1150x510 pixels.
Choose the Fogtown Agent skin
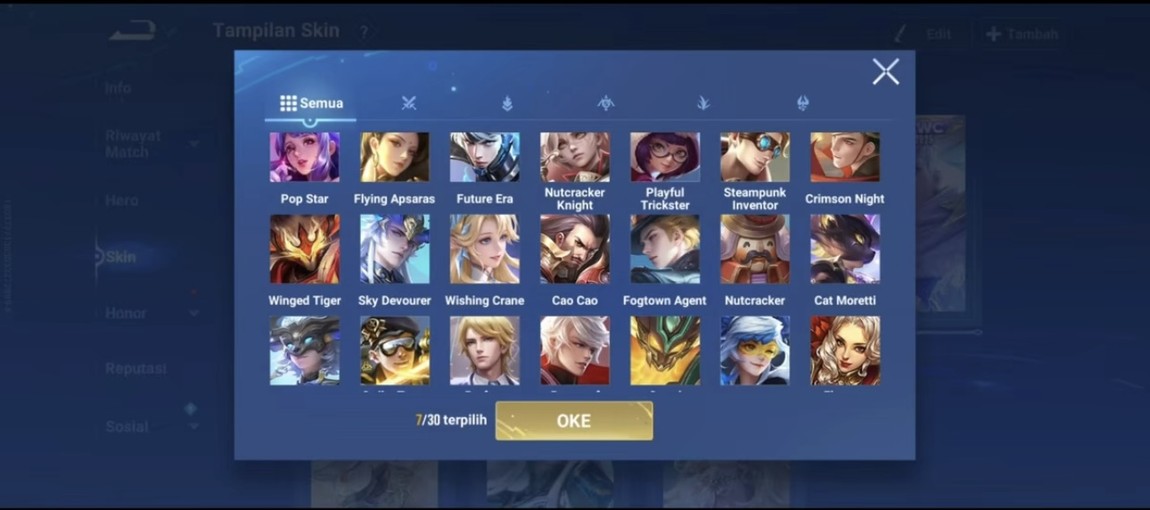(665, 250)
